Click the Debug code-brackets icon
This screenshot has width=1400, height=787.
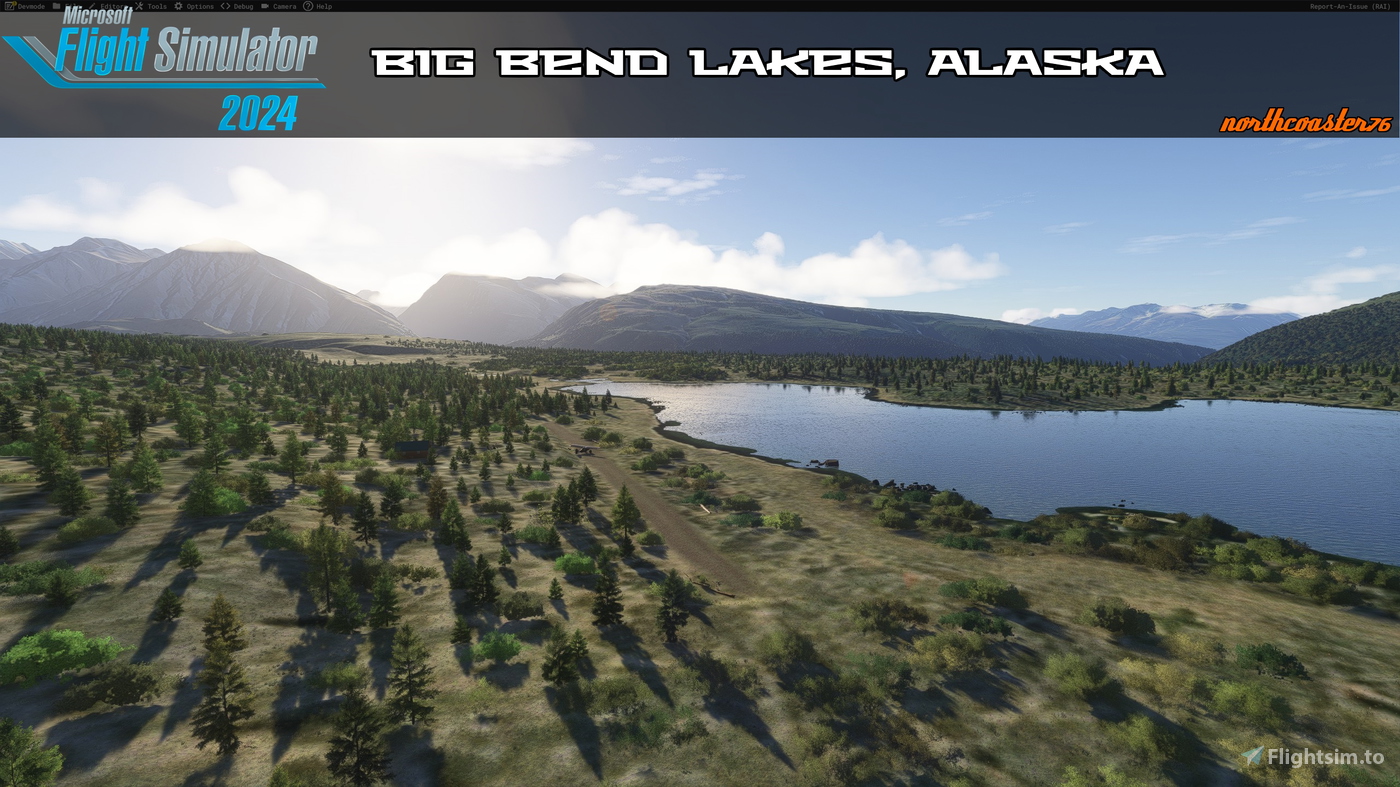click(223, 6)
